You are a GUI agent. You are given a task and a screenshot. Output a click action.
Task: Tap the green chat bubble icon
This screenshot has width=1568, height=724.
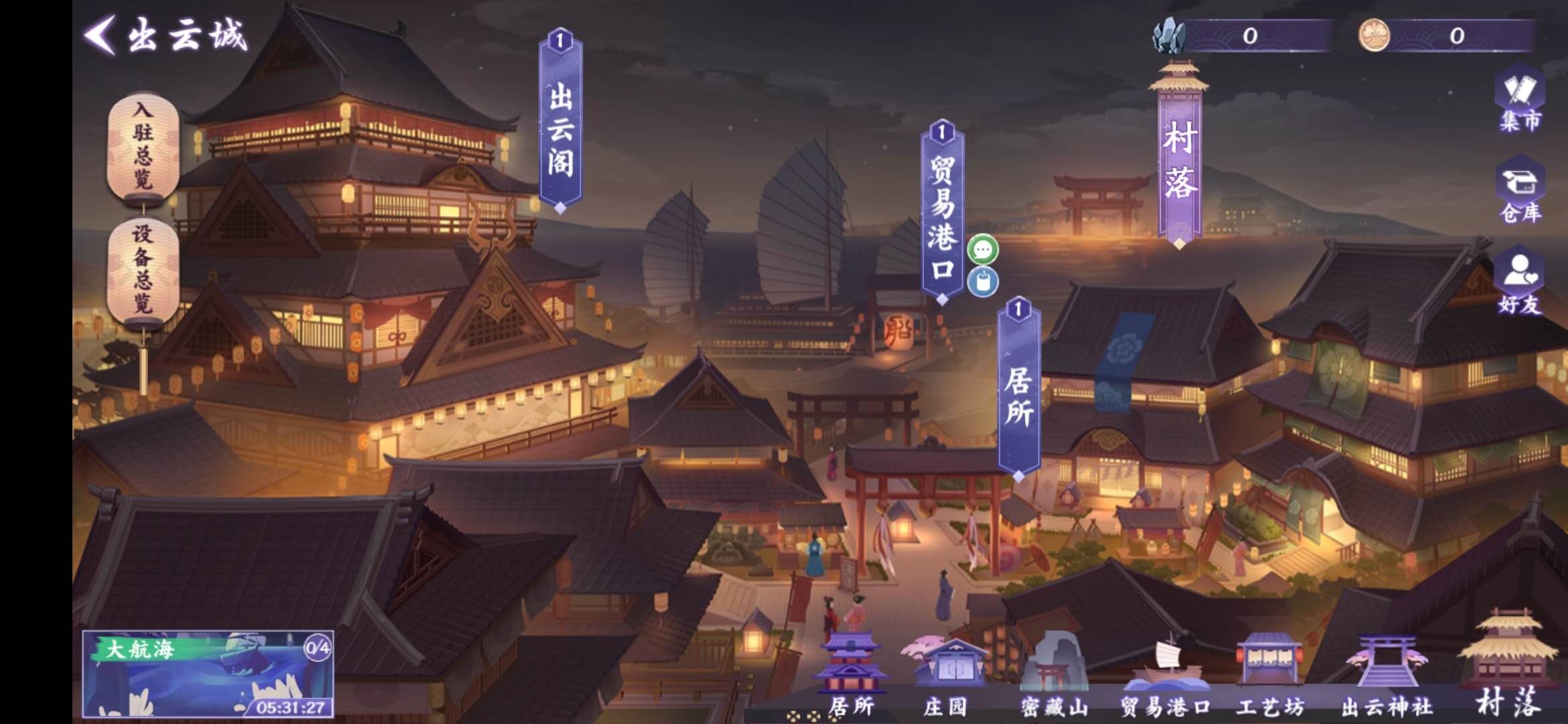point(983,250)
